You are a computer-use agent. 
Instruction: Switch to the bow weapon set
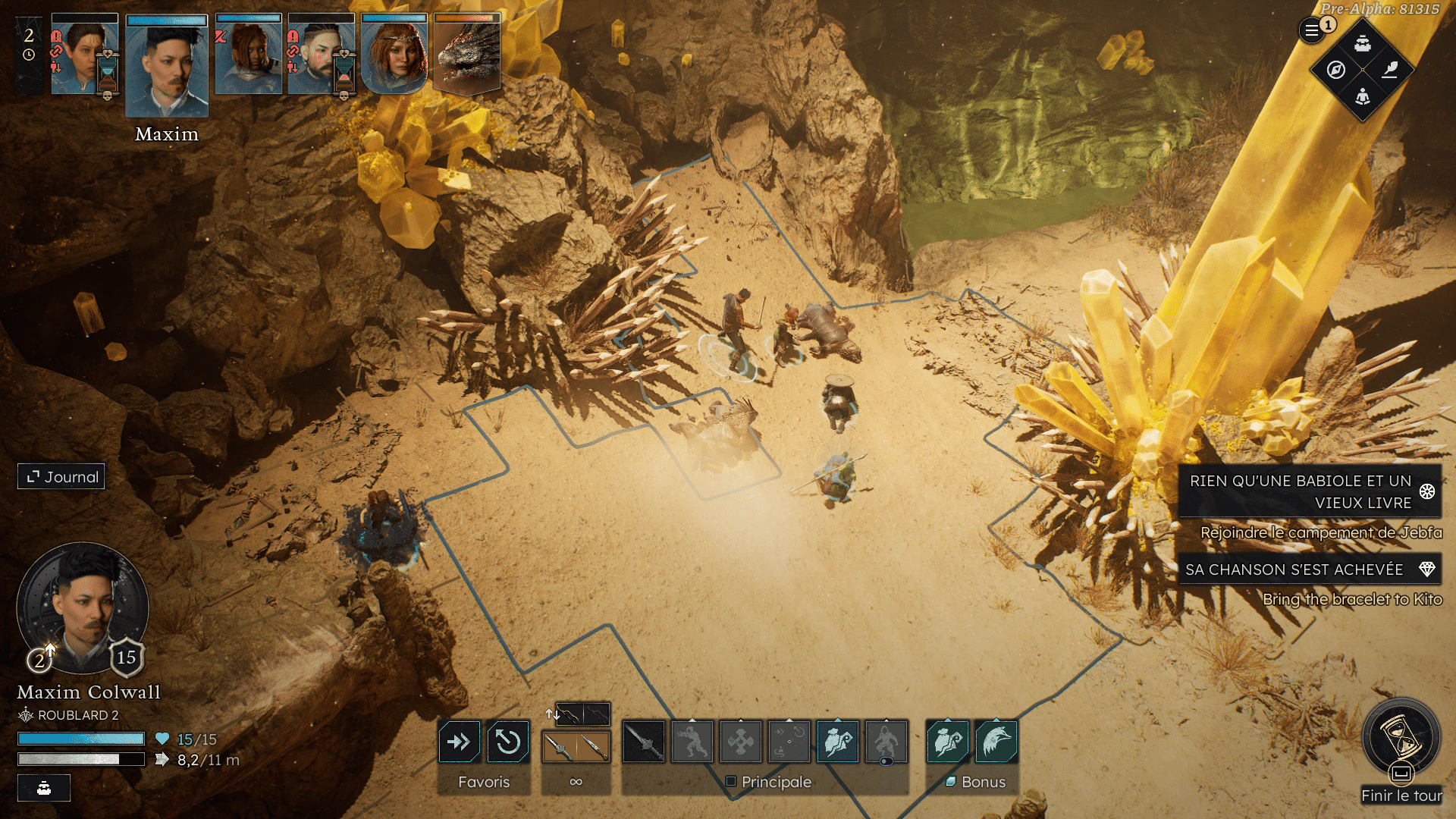[x=582, y=714]
